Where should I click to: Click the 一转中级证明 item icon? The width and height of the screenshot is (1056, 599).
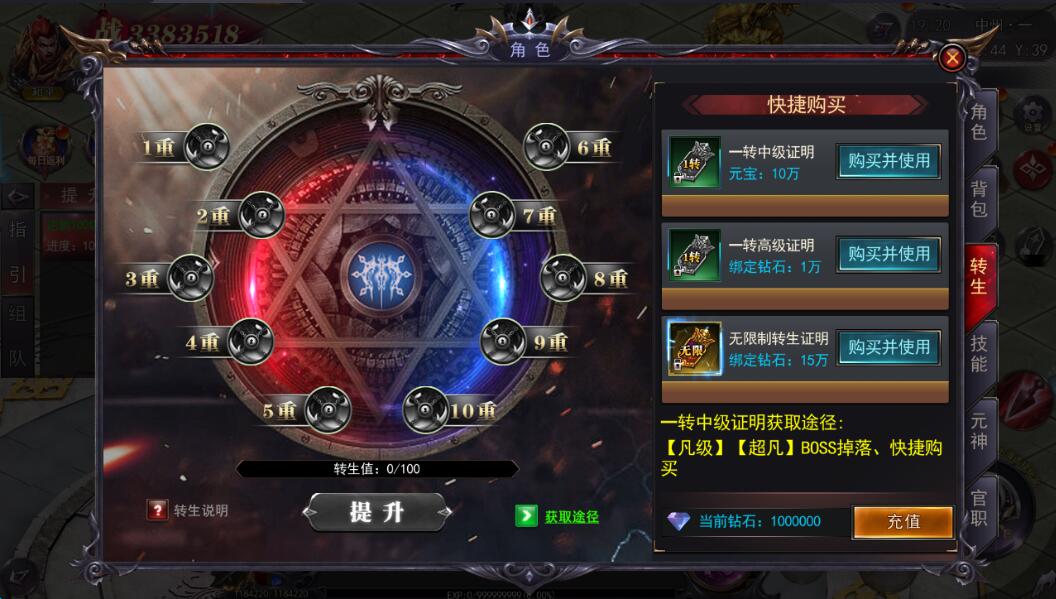tap(695, 161)
